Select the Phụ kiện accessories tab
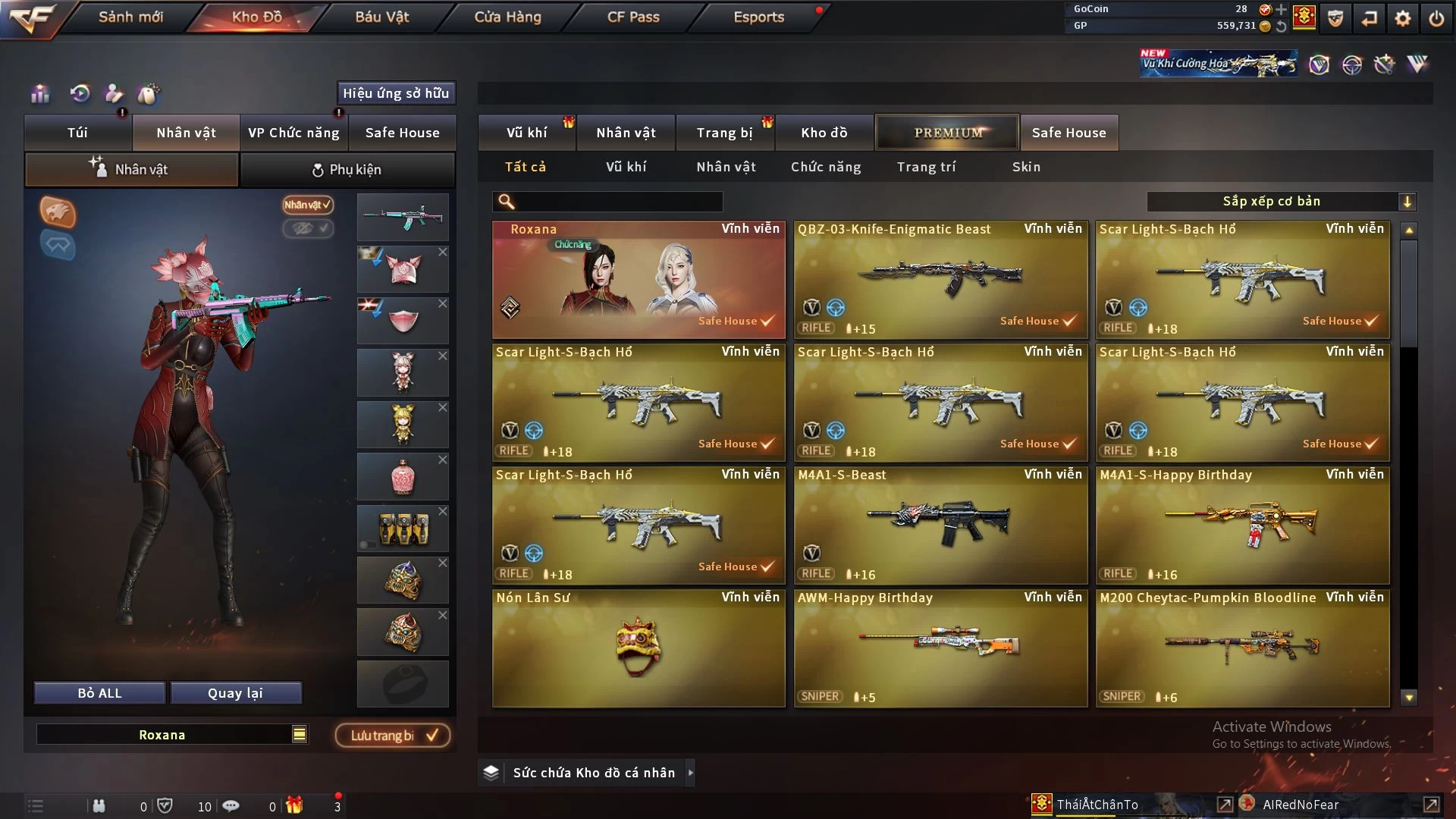This screenshot has height=819, width=1456. click(347, 170)
